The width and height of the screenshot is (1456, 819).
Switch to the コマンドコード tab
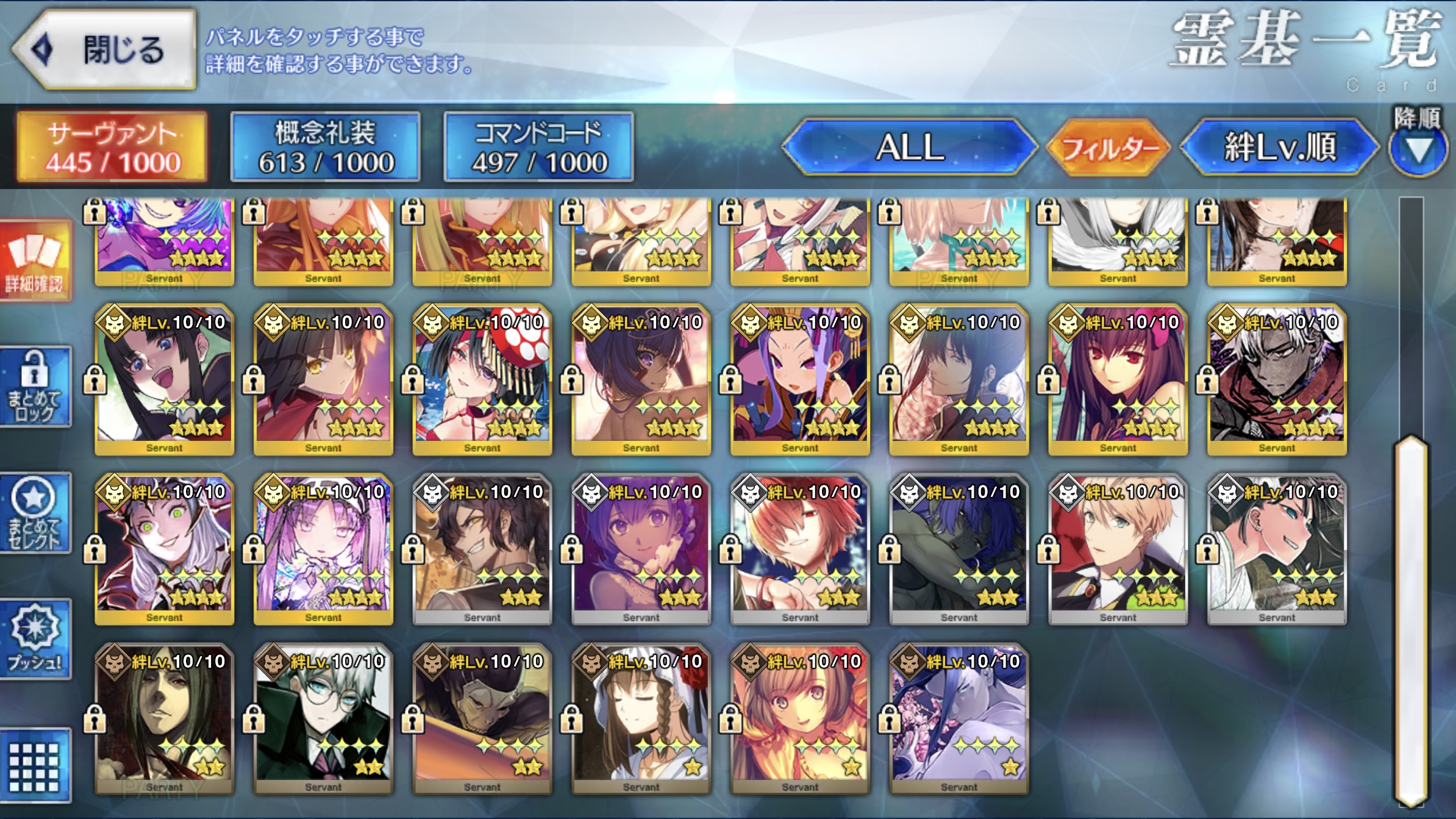coord(539,147)
